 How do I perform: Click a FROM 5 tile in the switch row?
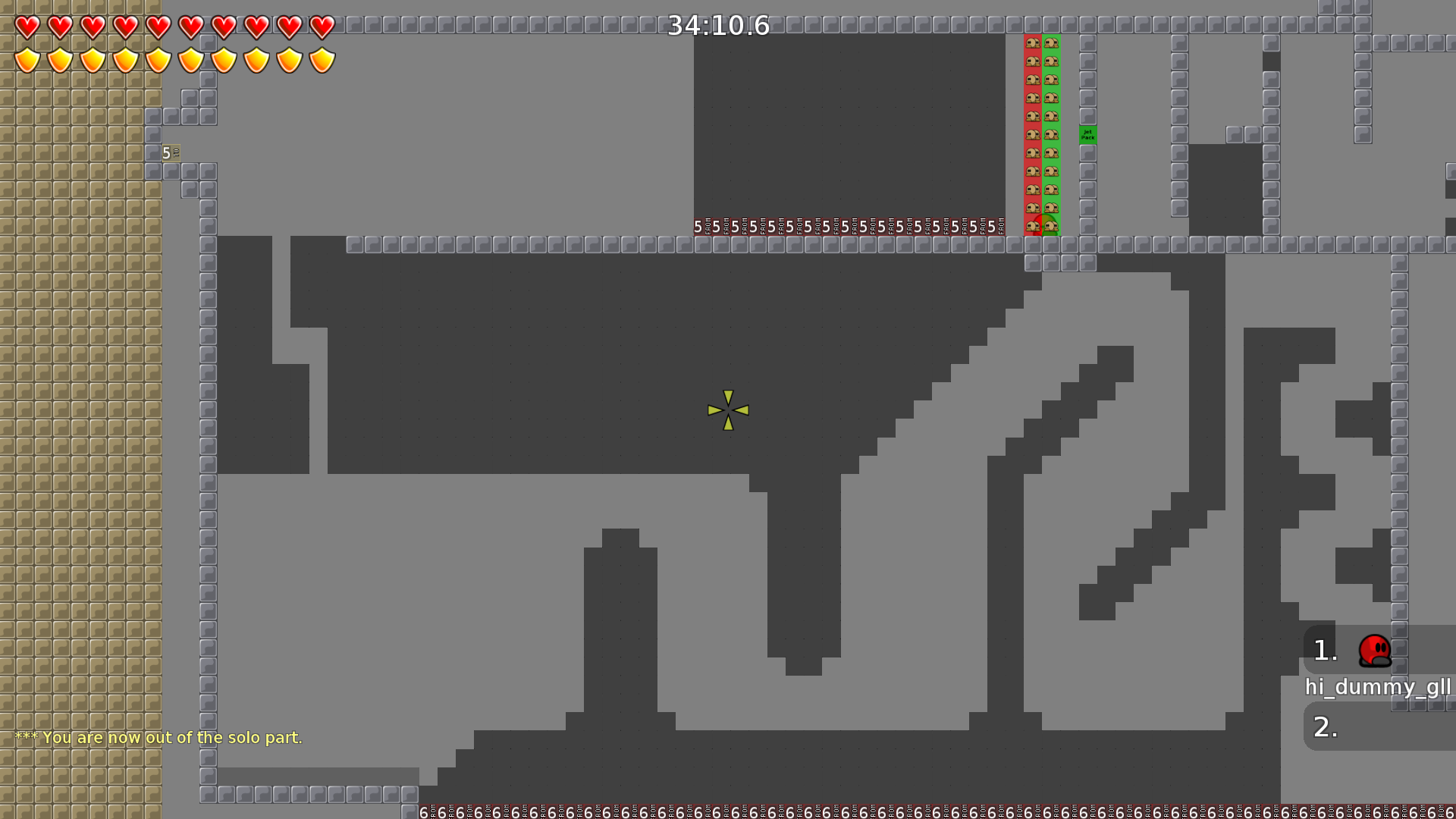[701, 225]
